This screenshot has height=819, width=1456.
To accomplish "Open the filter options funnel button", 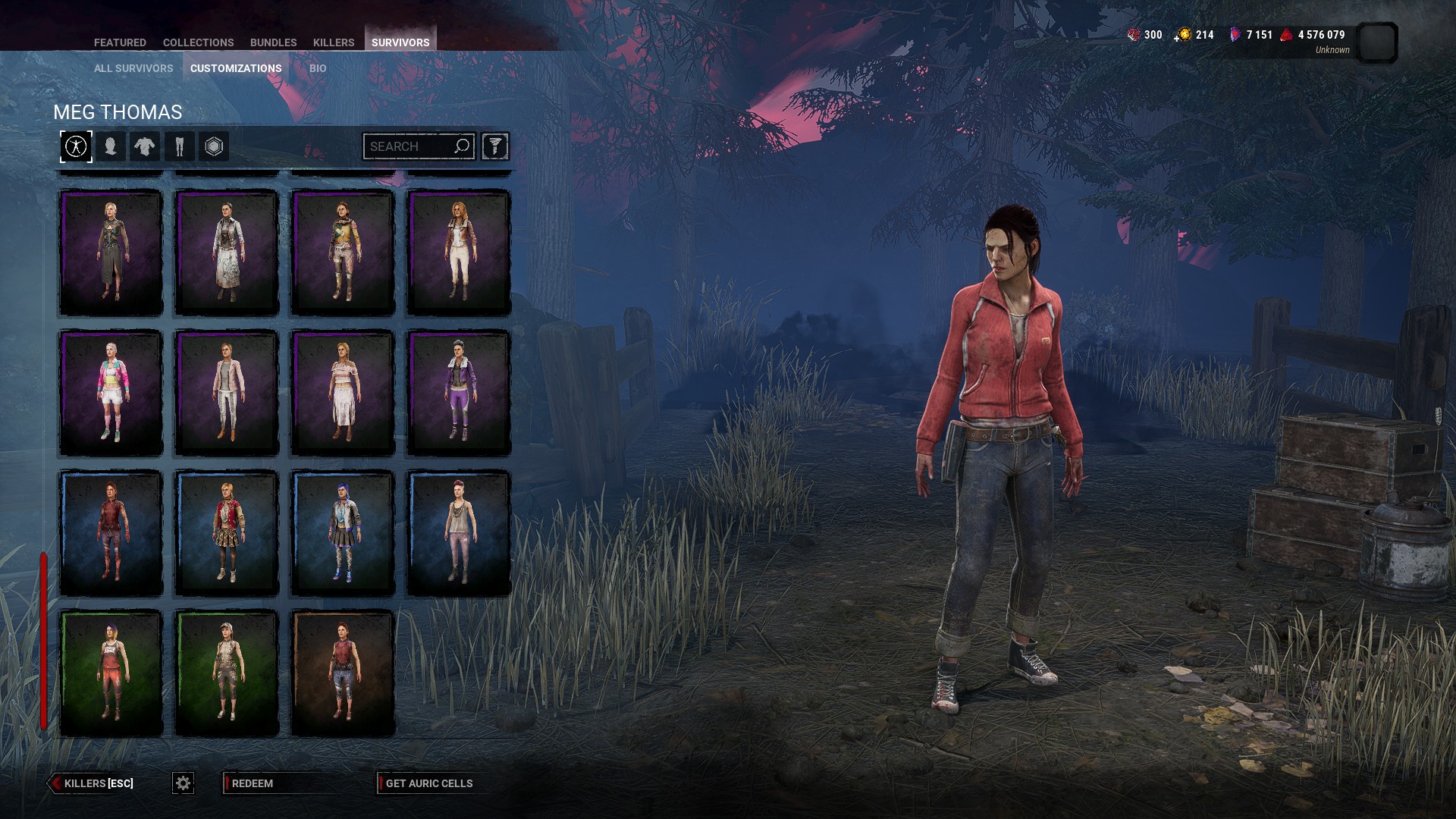I will 494,146.
